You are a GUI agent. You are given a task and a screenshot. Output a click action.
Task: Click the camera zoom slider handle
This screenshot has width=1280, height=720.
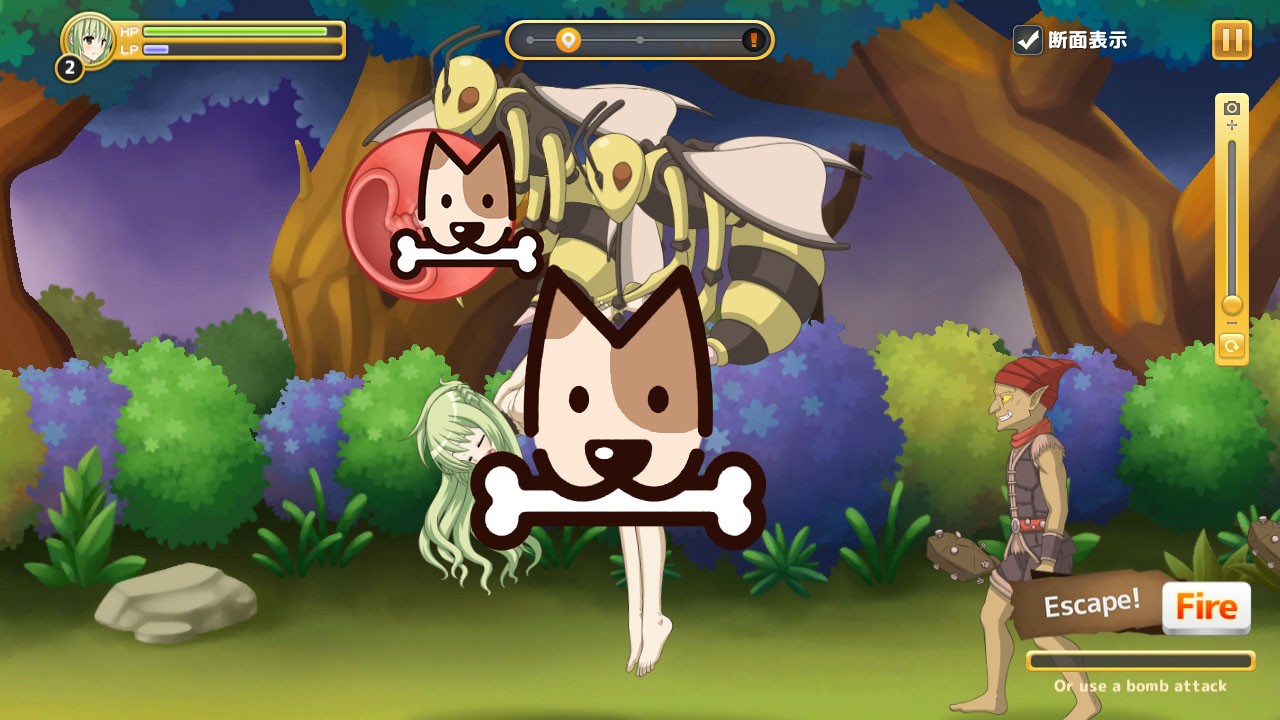pos(1232,304)
